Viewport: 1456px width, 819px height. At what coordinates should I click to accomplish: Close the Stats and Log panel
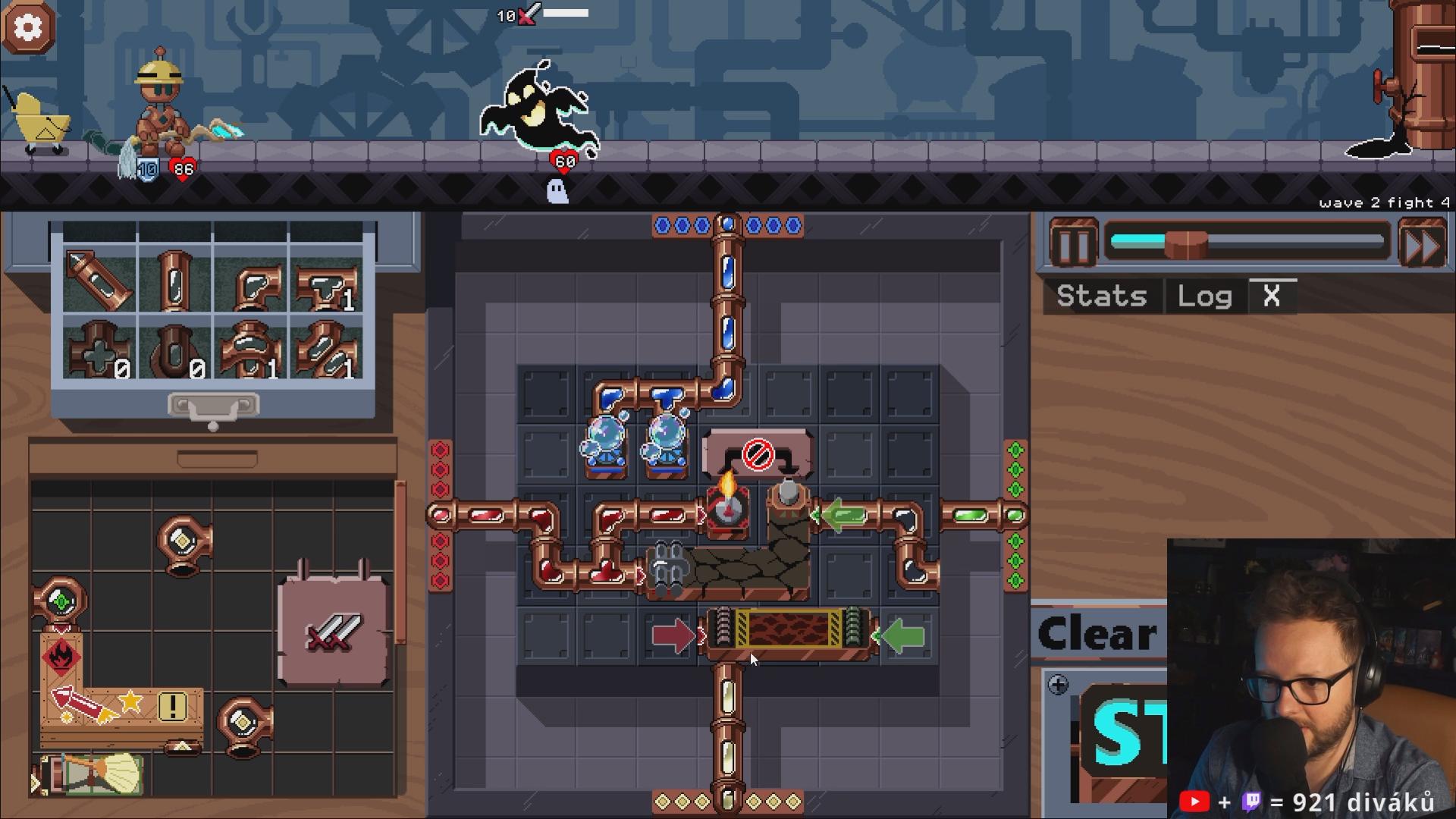click(x=1272, y=296)
